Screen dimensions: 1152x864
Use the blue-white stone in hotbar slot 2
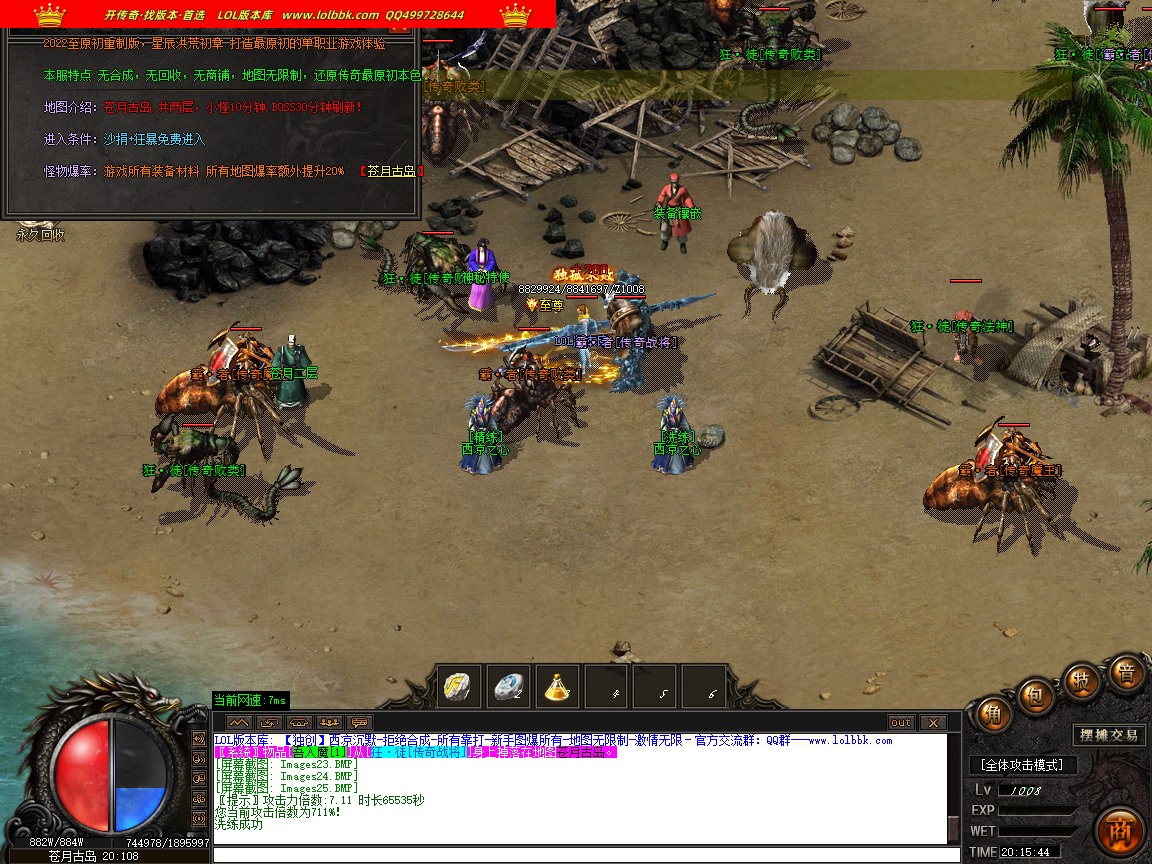pos(509,687)
